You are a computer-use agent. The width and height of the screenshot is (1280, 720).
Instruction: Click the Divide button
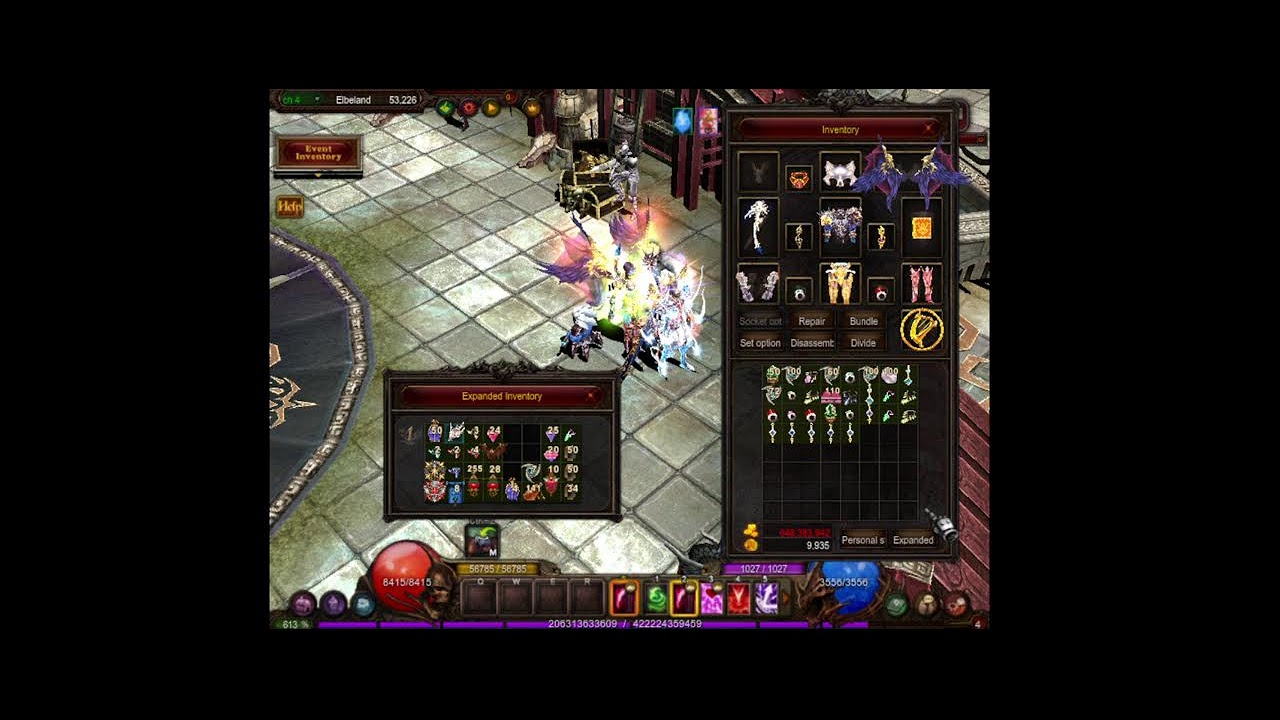tap(863, 343)
